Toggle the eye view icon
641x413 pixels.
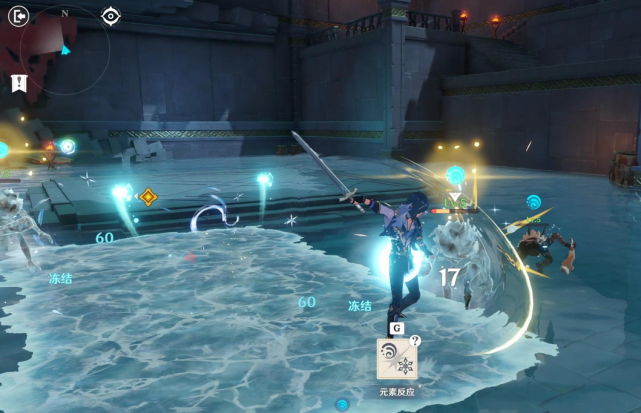[111, 16]
